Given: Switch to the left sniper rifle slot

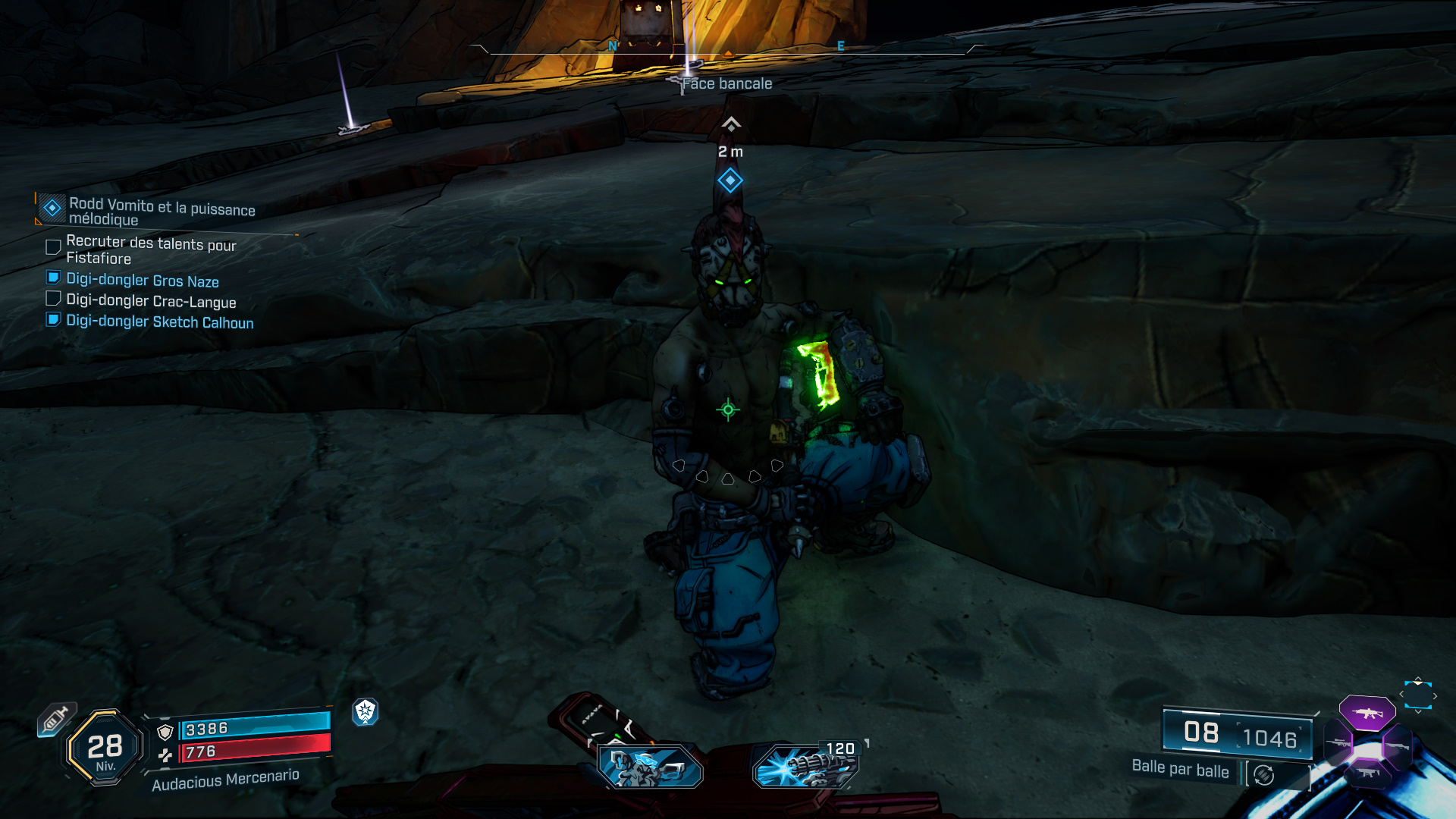Looking at the screenshot, I should point(1338,743).
